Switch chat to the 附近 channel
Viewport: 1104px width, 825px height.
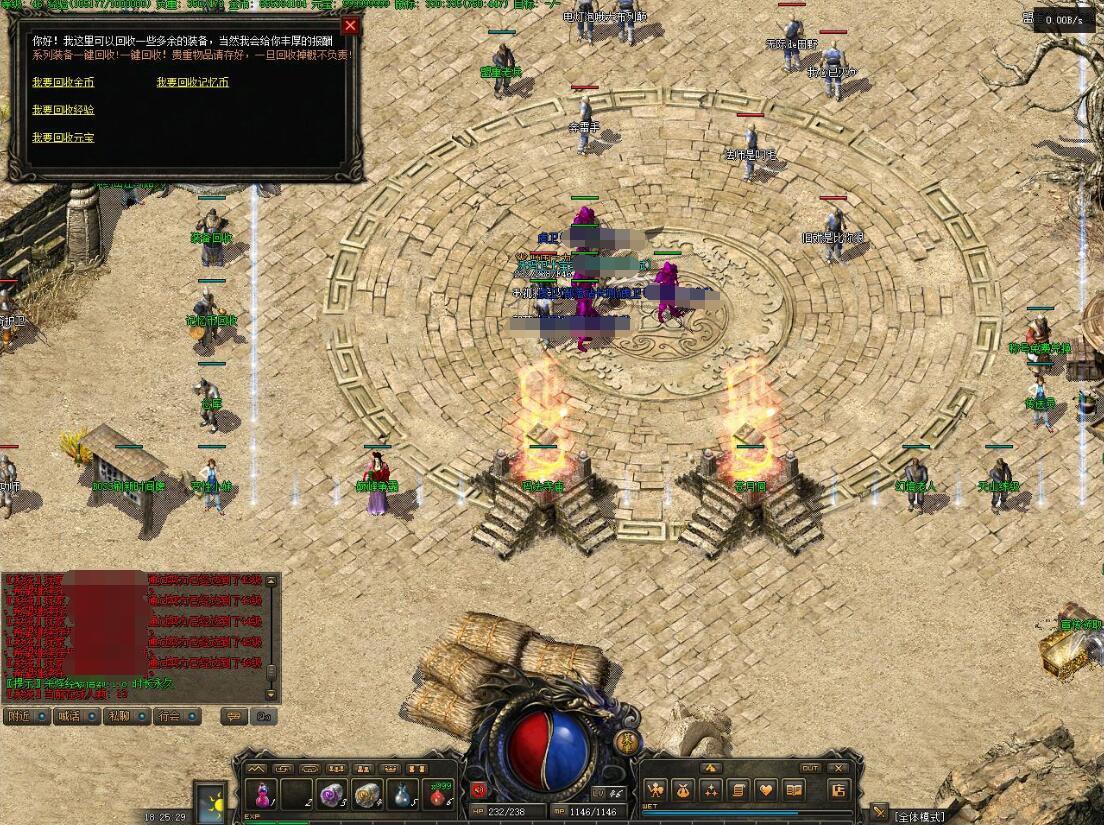tap(21, 716)
